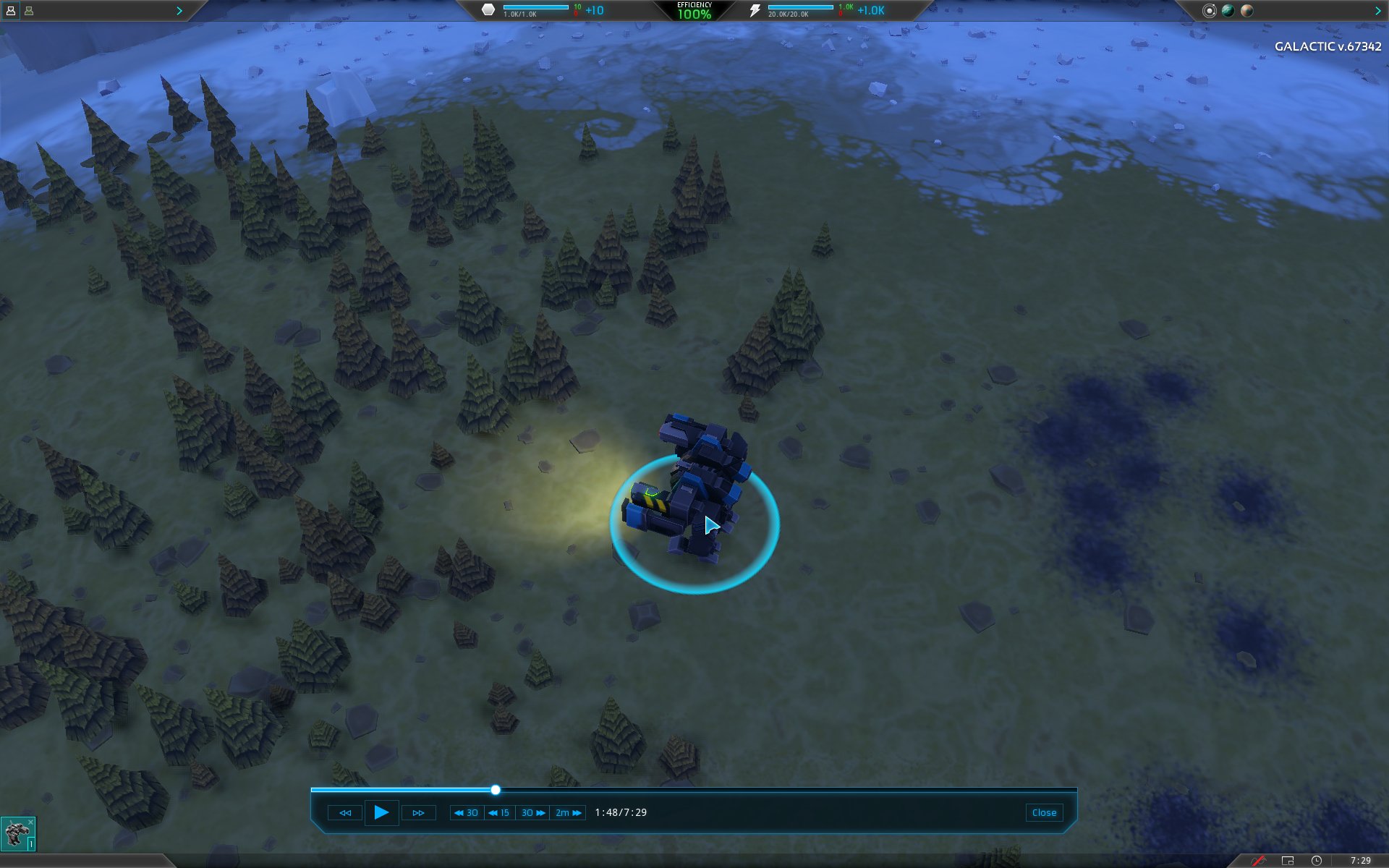Click the red-slashed icon in bottom bar

click(1258, 861)
